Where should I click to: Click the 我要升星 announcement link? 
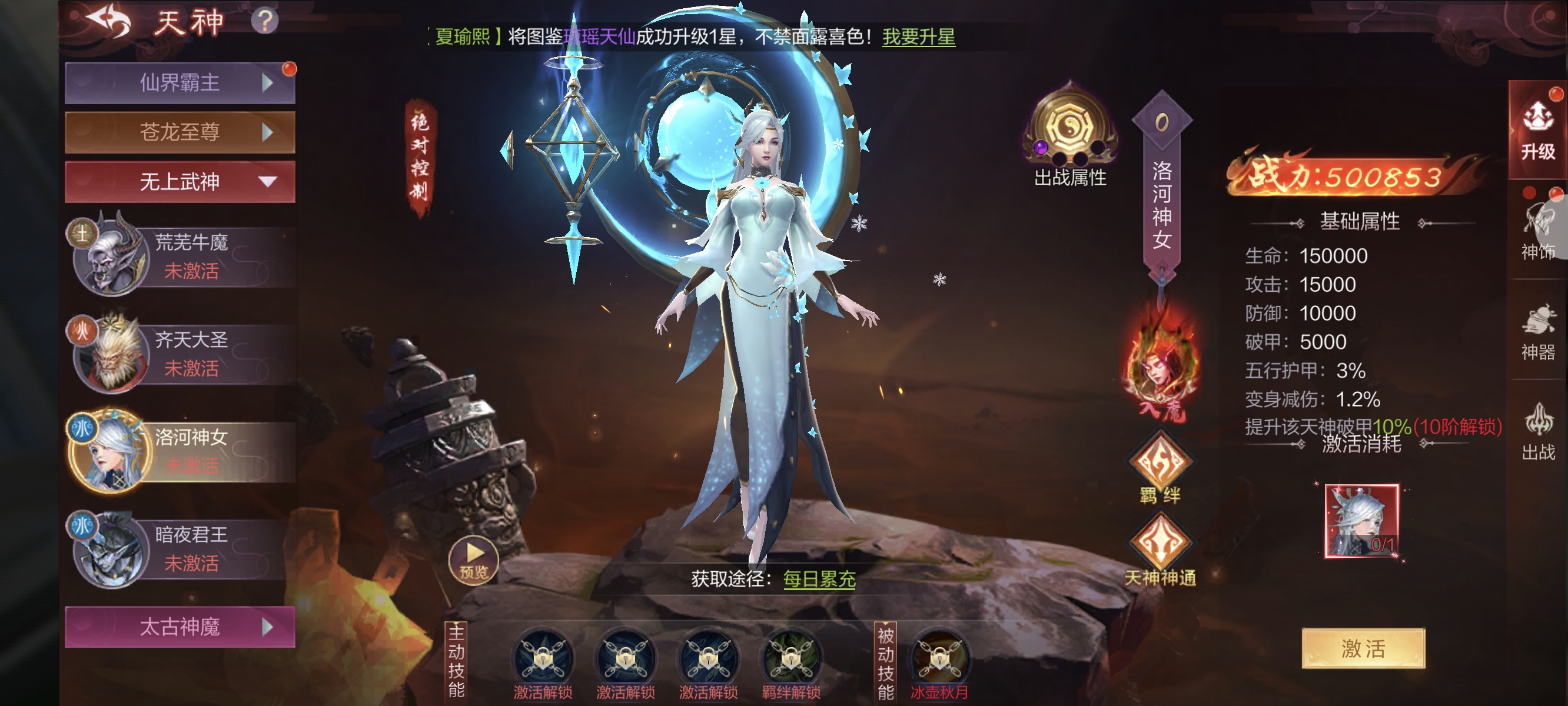pos(919,37)
